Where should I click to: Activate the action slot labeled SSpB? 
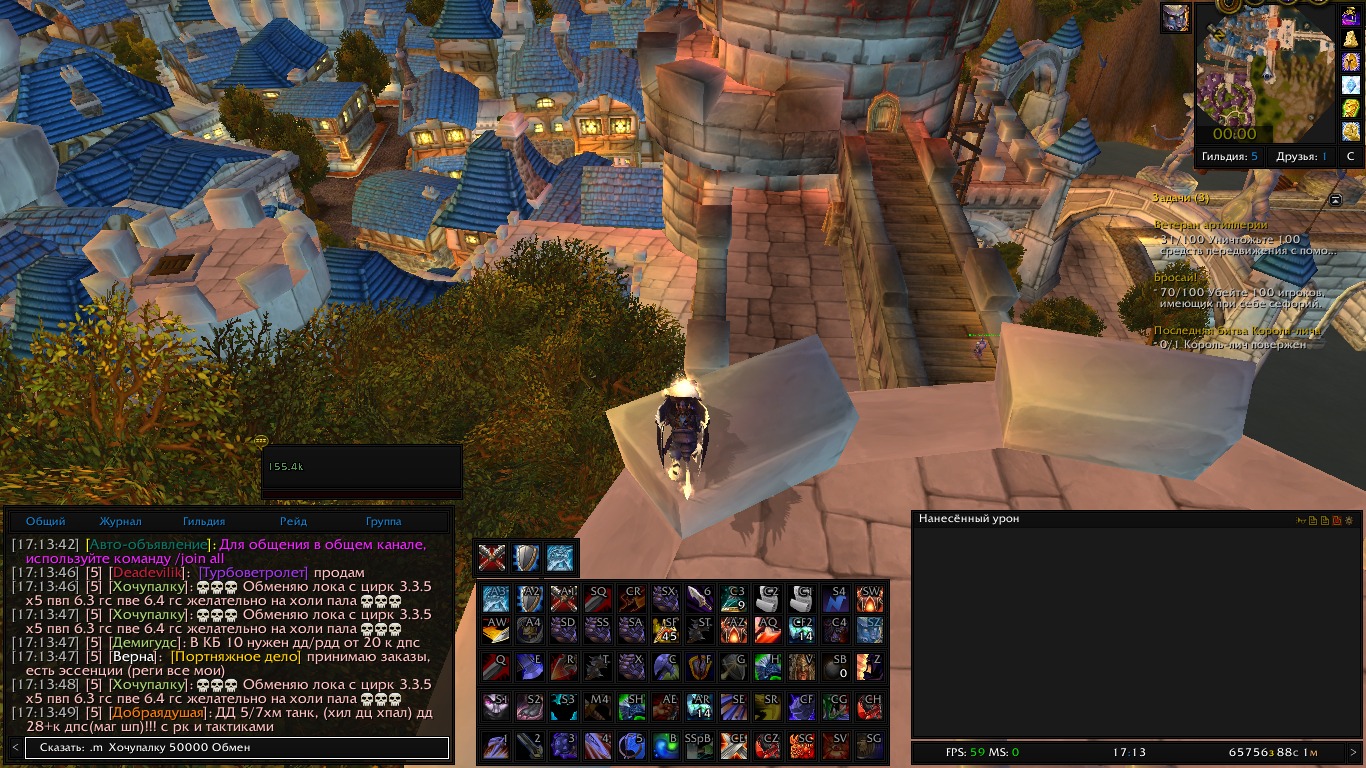pyautogui.click(x=699, y=746)
